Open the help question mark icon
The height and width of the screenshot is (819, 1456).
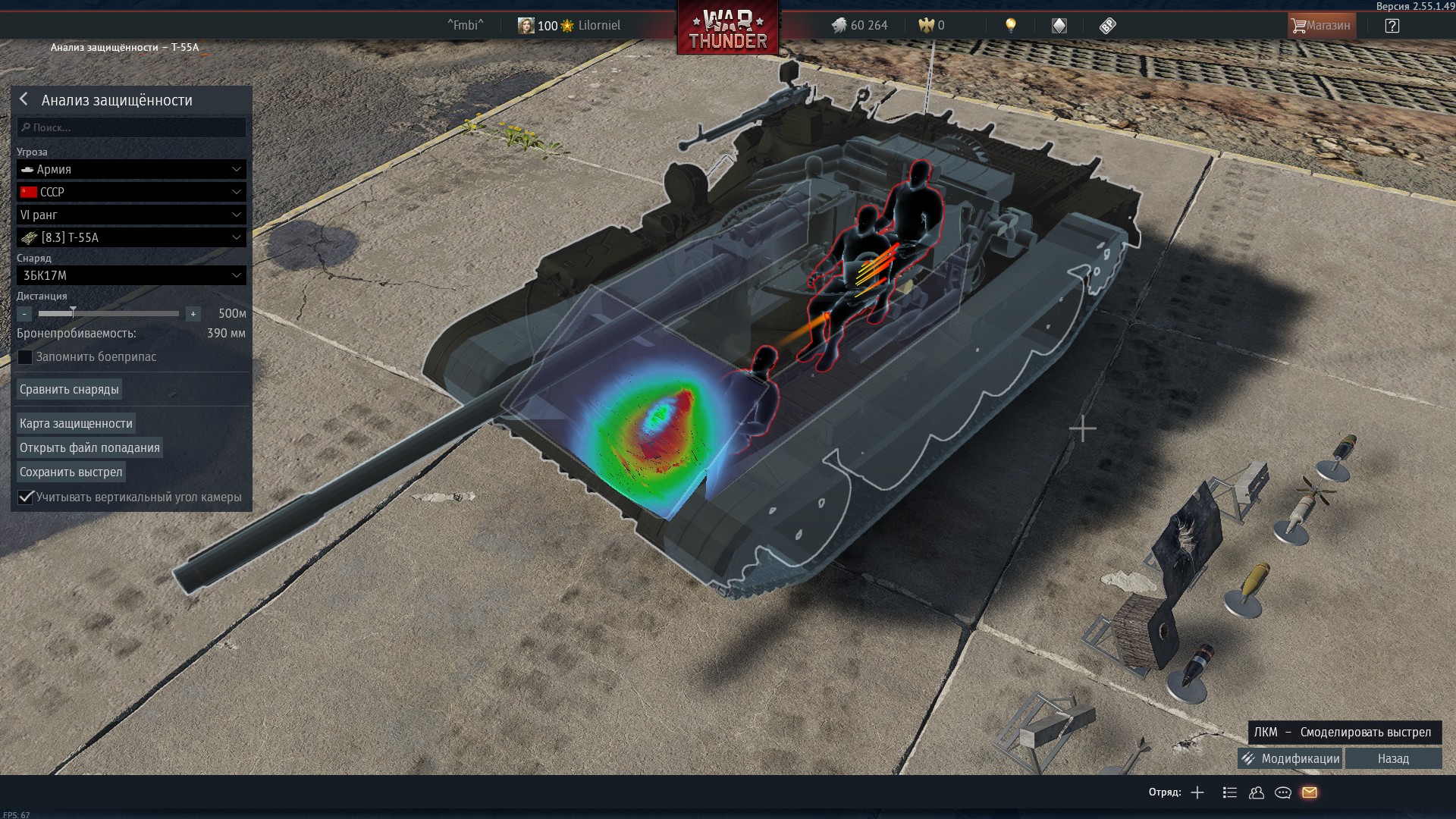(x=1392, y=26)
